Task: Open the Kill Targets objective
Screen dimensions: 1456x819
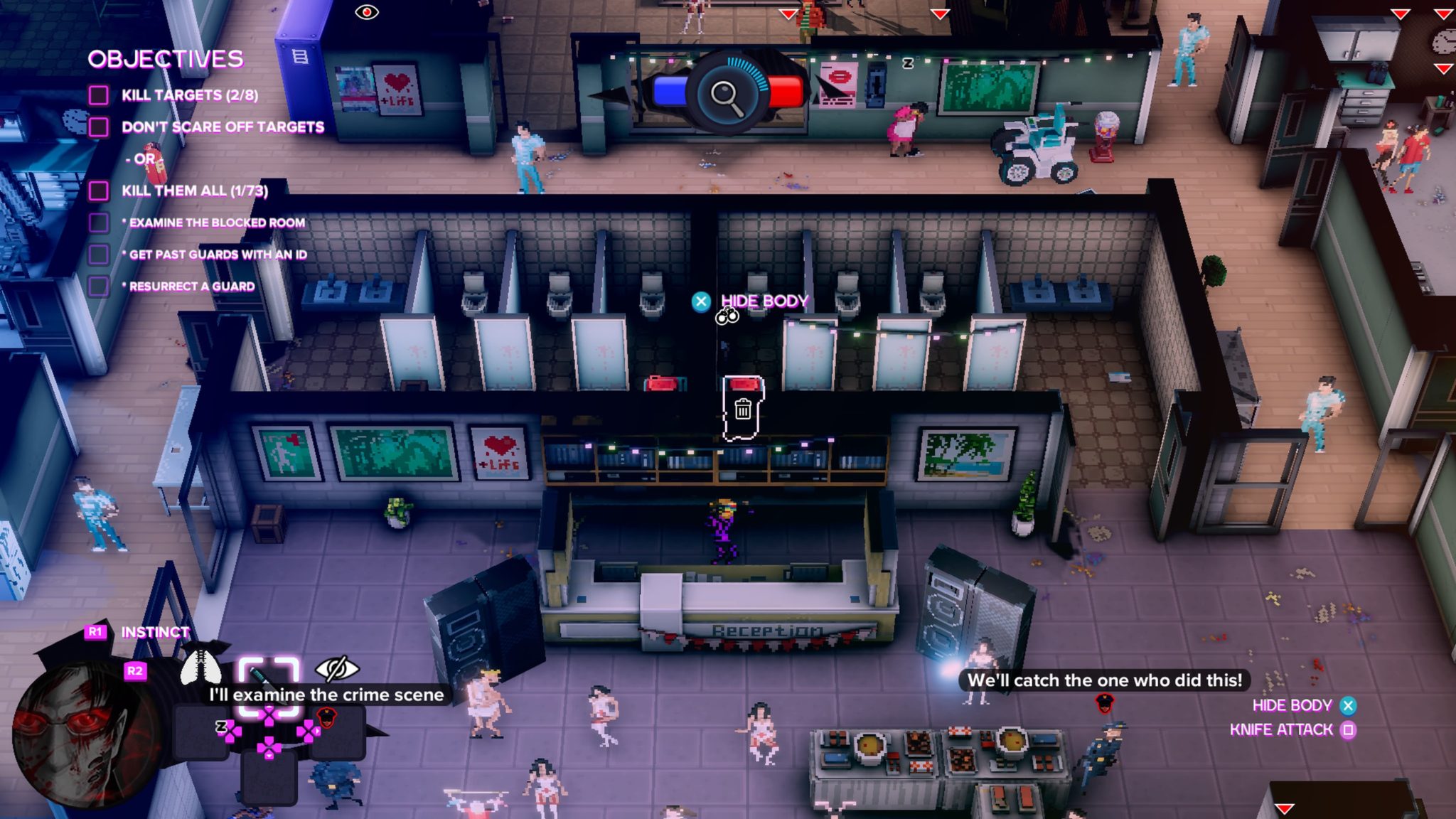Action: pyautogui.click(x=189, y=95)
